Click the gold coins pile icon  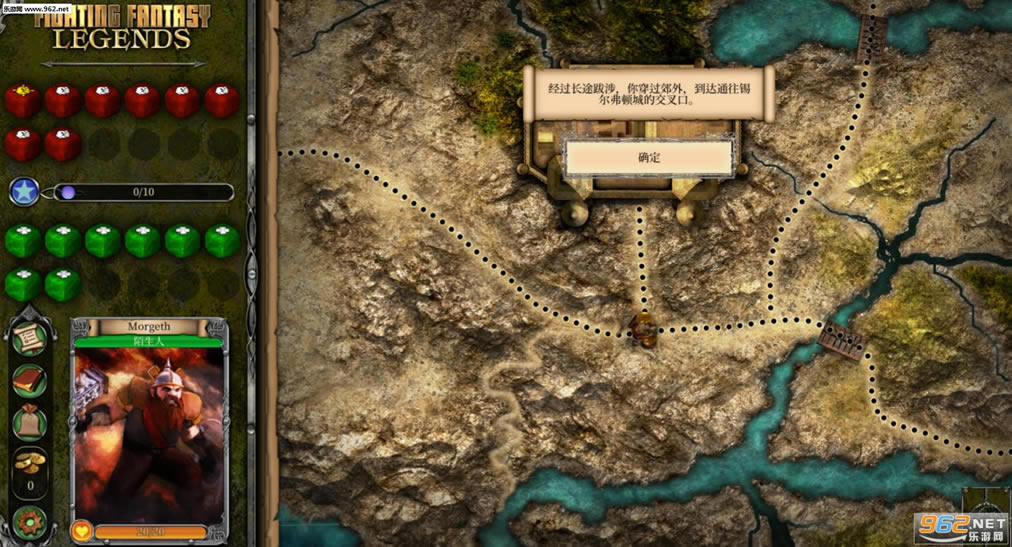pos(29,462)
